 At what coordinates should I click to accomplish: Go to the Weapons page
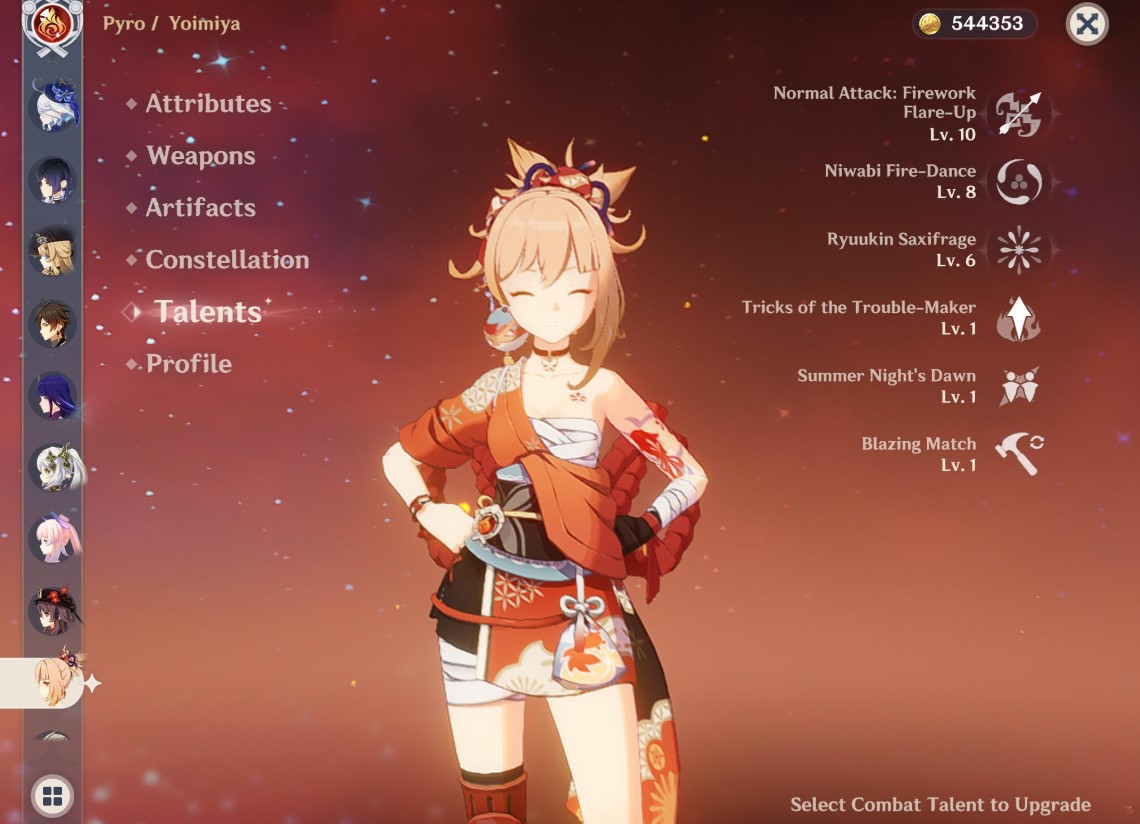coord(200,156)
